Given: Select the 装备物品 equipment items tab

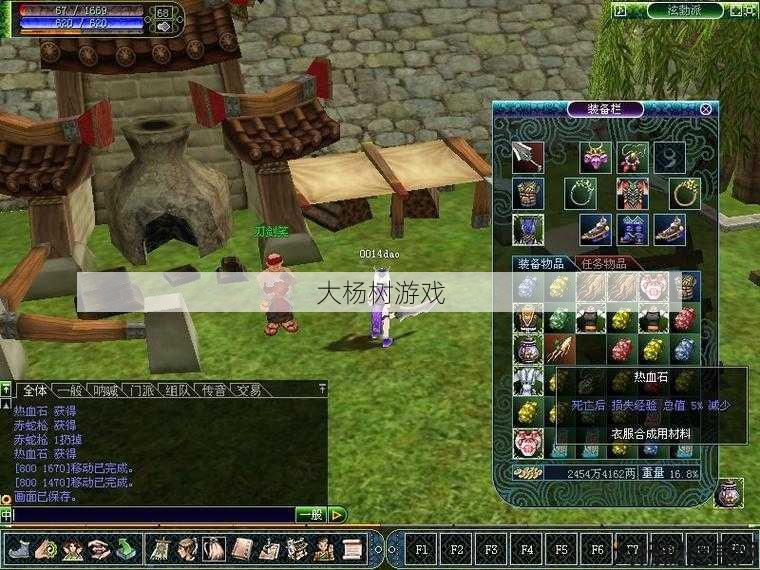Looking at the screenshot, I should point(541,264).
